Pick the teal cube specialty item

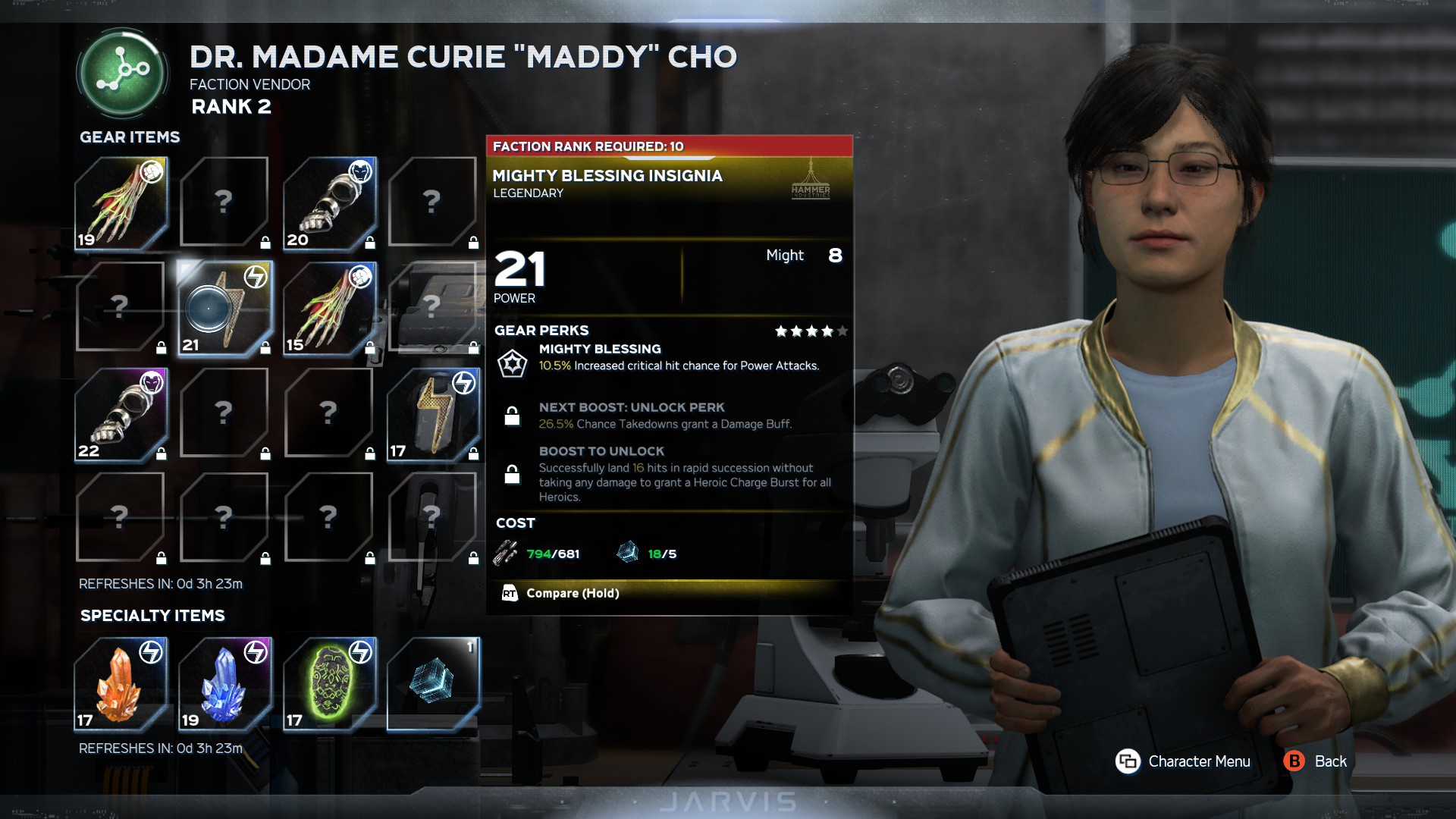[433, 683]
